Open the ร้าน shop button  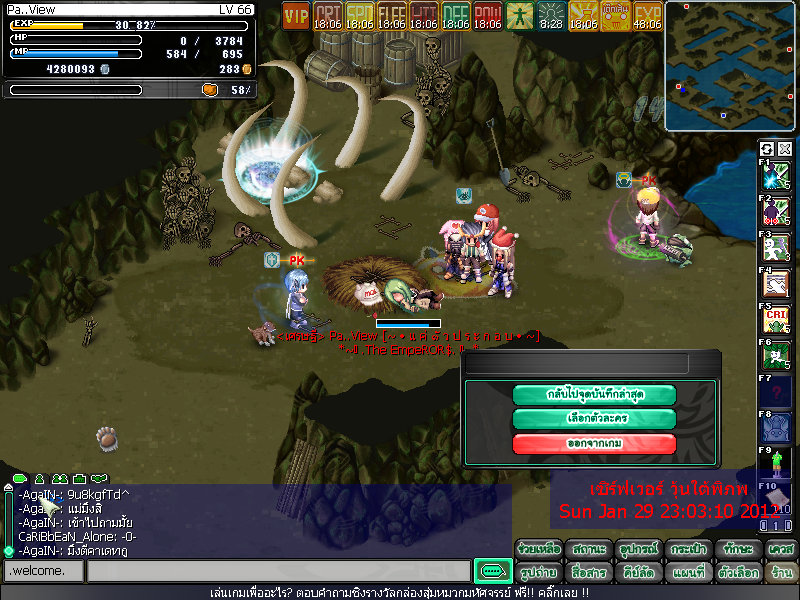point(781,573)
